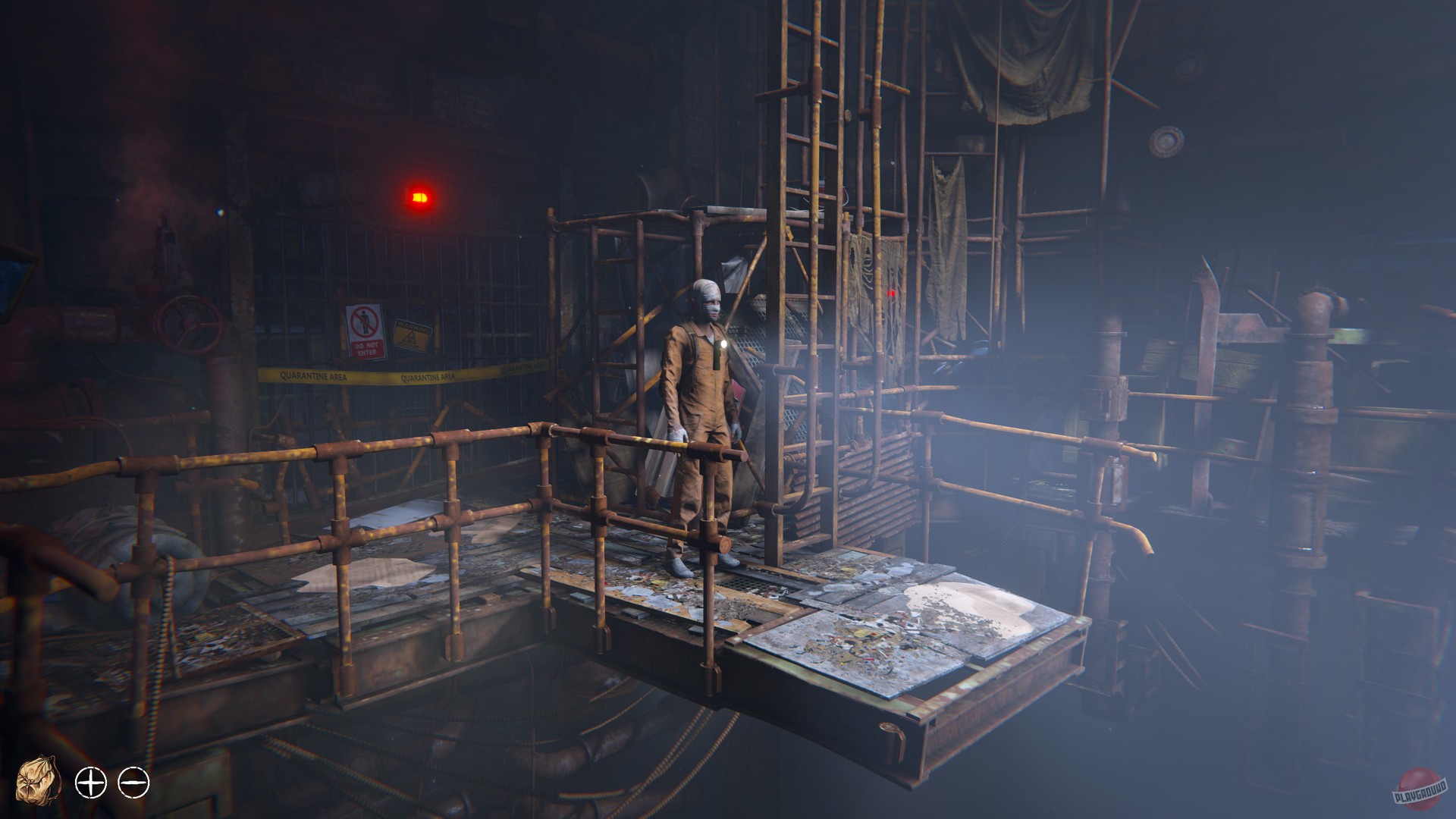This screenshot has height=819, width=1456.
Task: Select the Do Not Enter sign
Action: tap(365, 332)
